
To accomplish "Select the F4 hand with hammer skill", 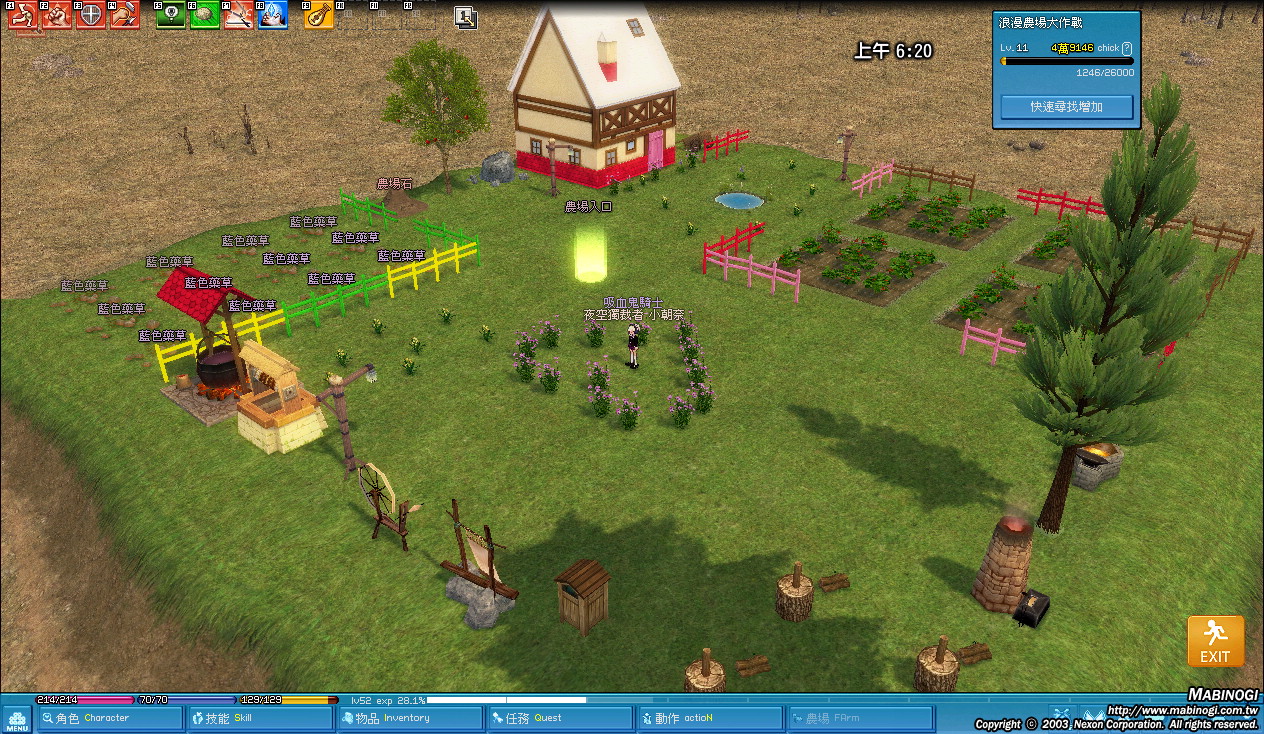I will (124, 15).
